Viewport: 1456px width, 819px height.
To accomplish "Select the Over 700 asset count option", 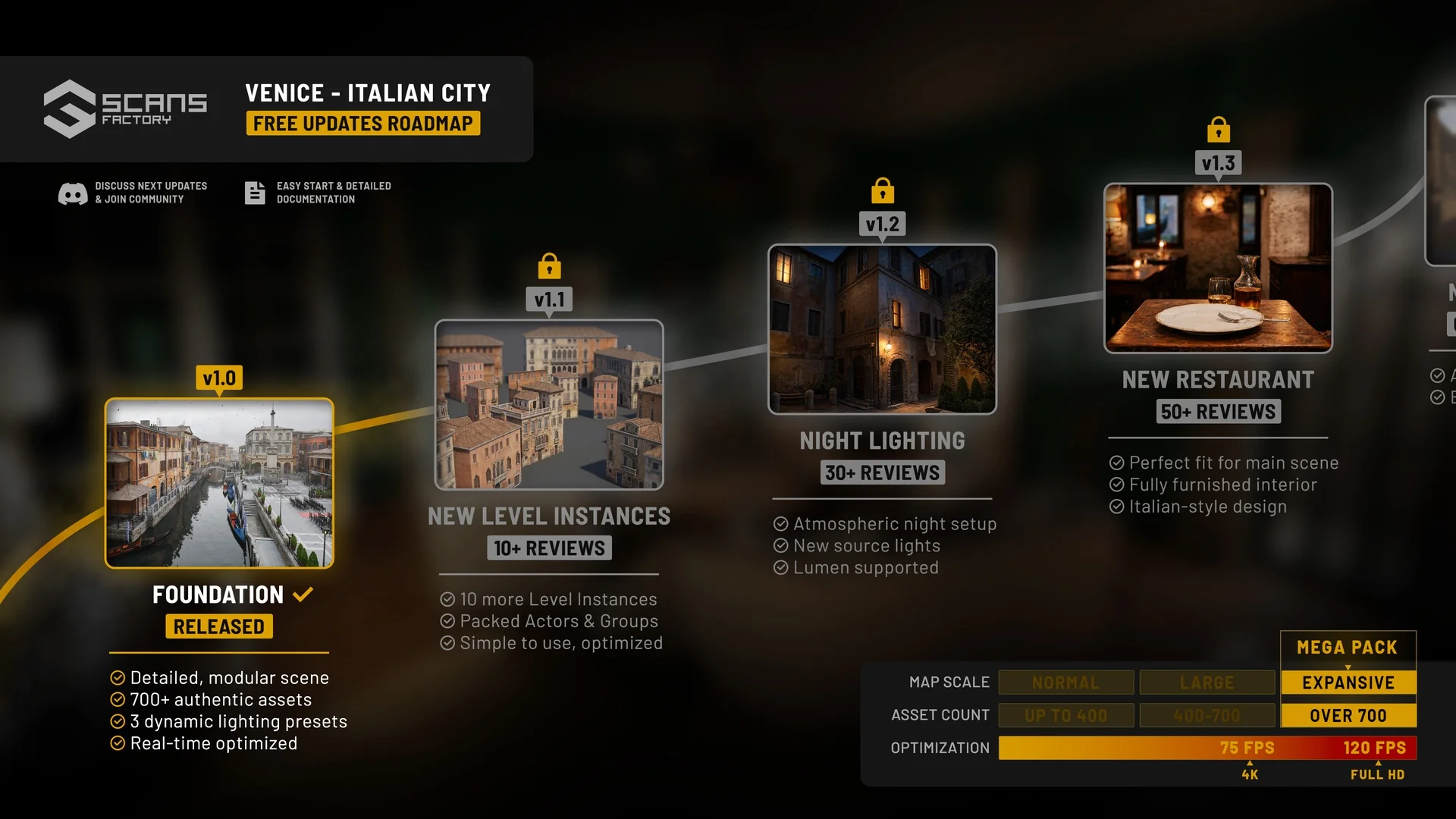I will [1348, 715].
